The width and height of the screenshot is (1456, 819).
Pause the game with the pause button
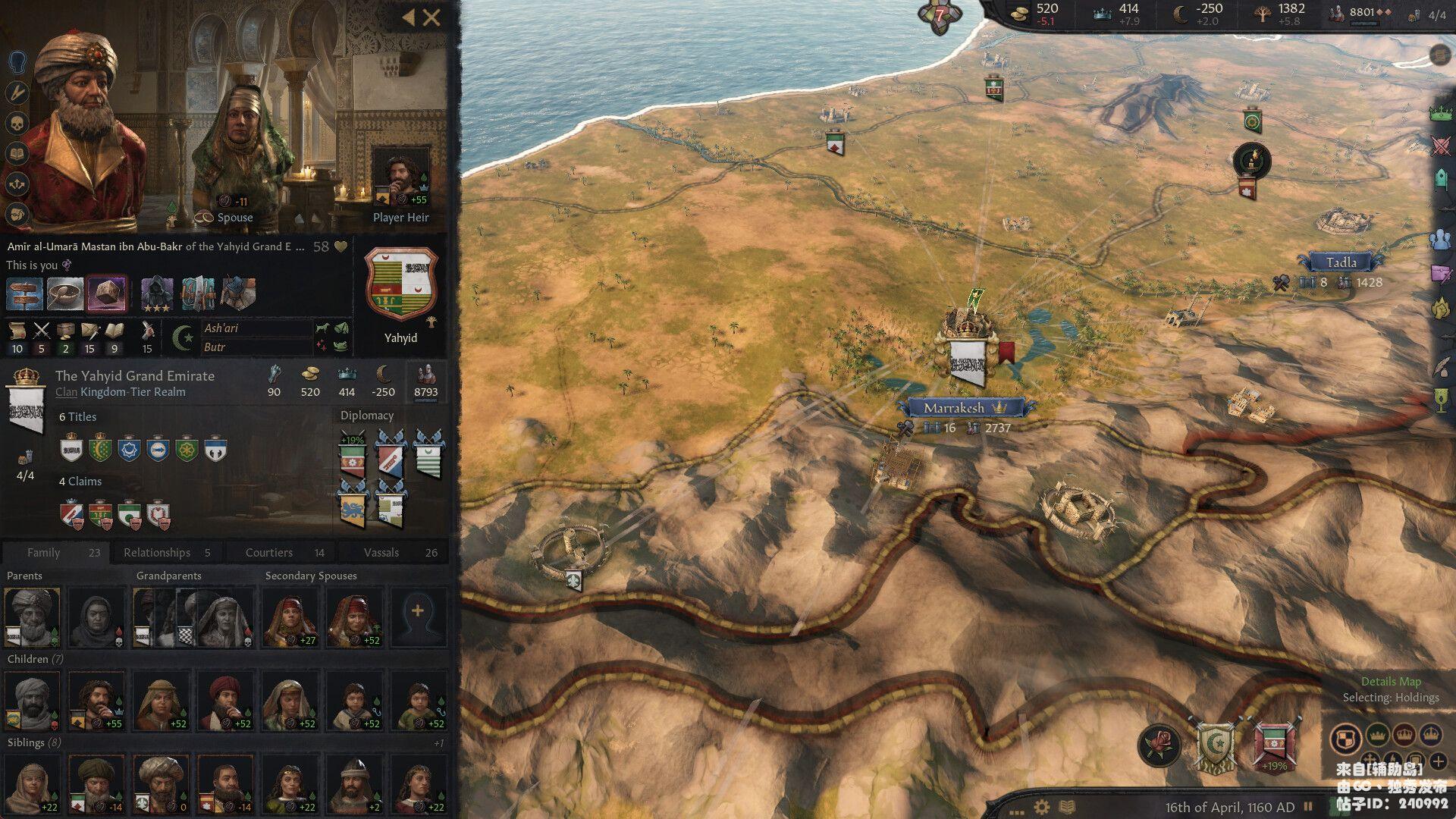point(1307,807)
